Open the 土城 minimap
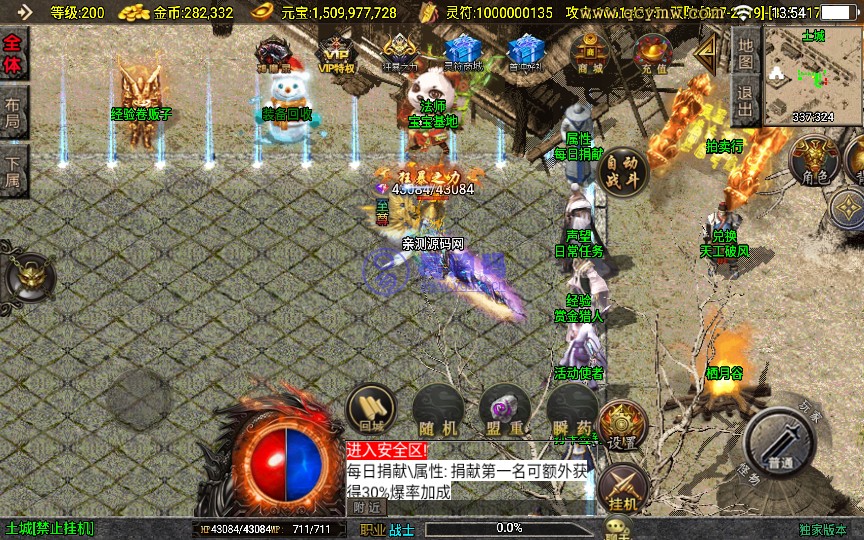The image size is (864, 540). pyautogui.click(x=812, y=78)
